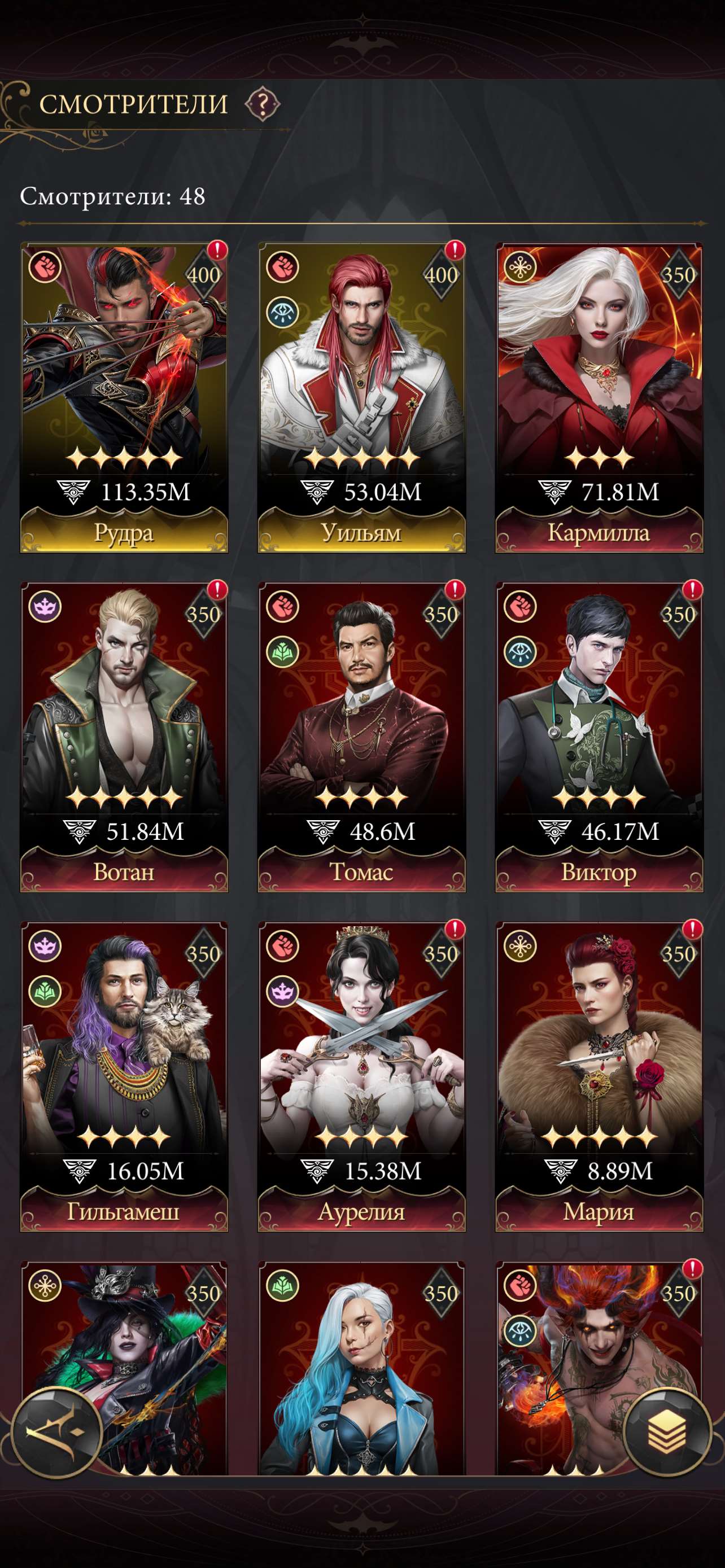Screen dimensions: 725x1568
Task: Select the Гильгамеш warden card
Action: point(124,1076)
